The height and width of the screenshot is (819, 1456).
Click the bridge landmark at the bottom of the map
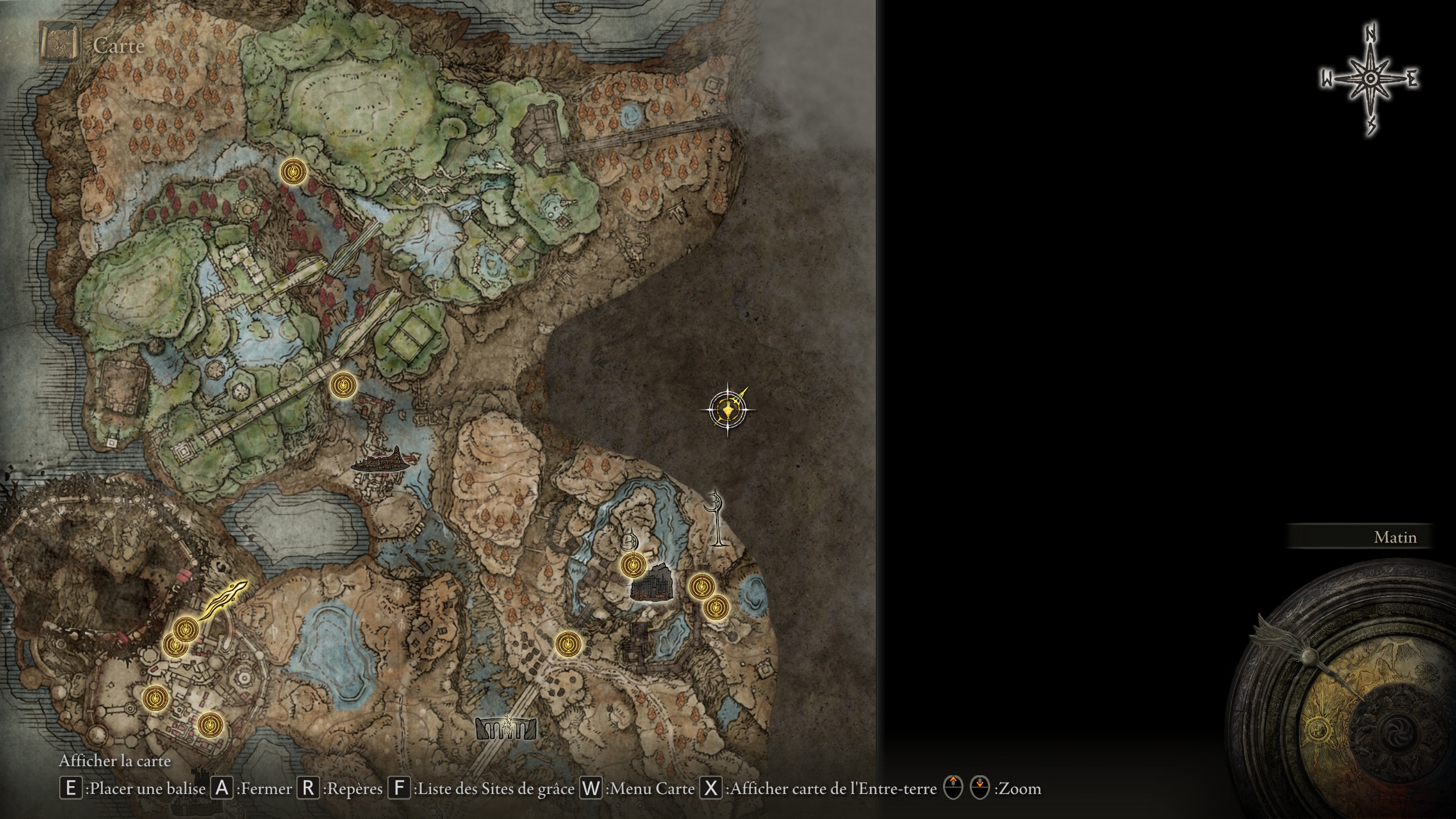click(x=505, y=729)
